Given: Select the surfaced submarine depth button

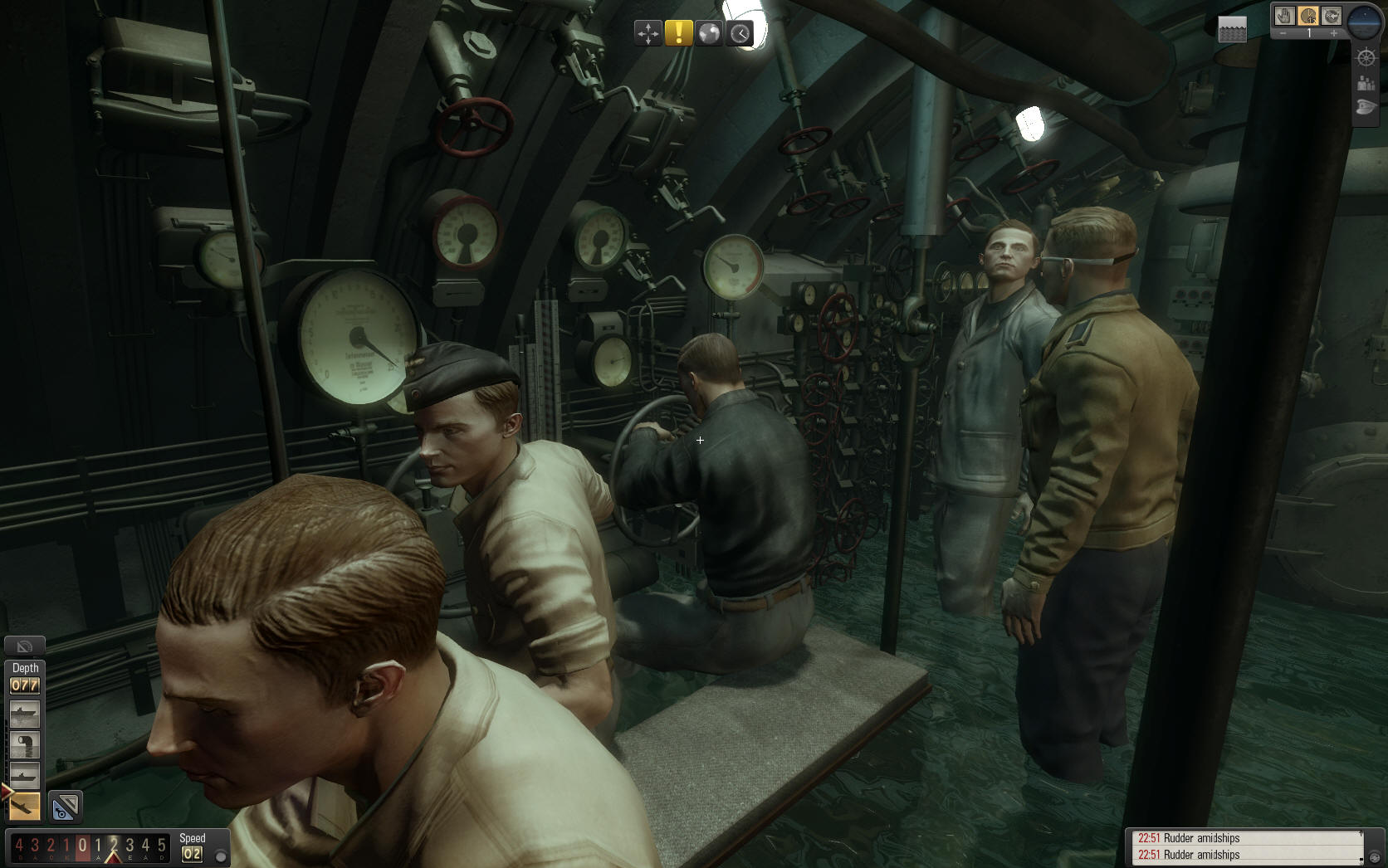Looking at the screenshot, I should 24,714.
